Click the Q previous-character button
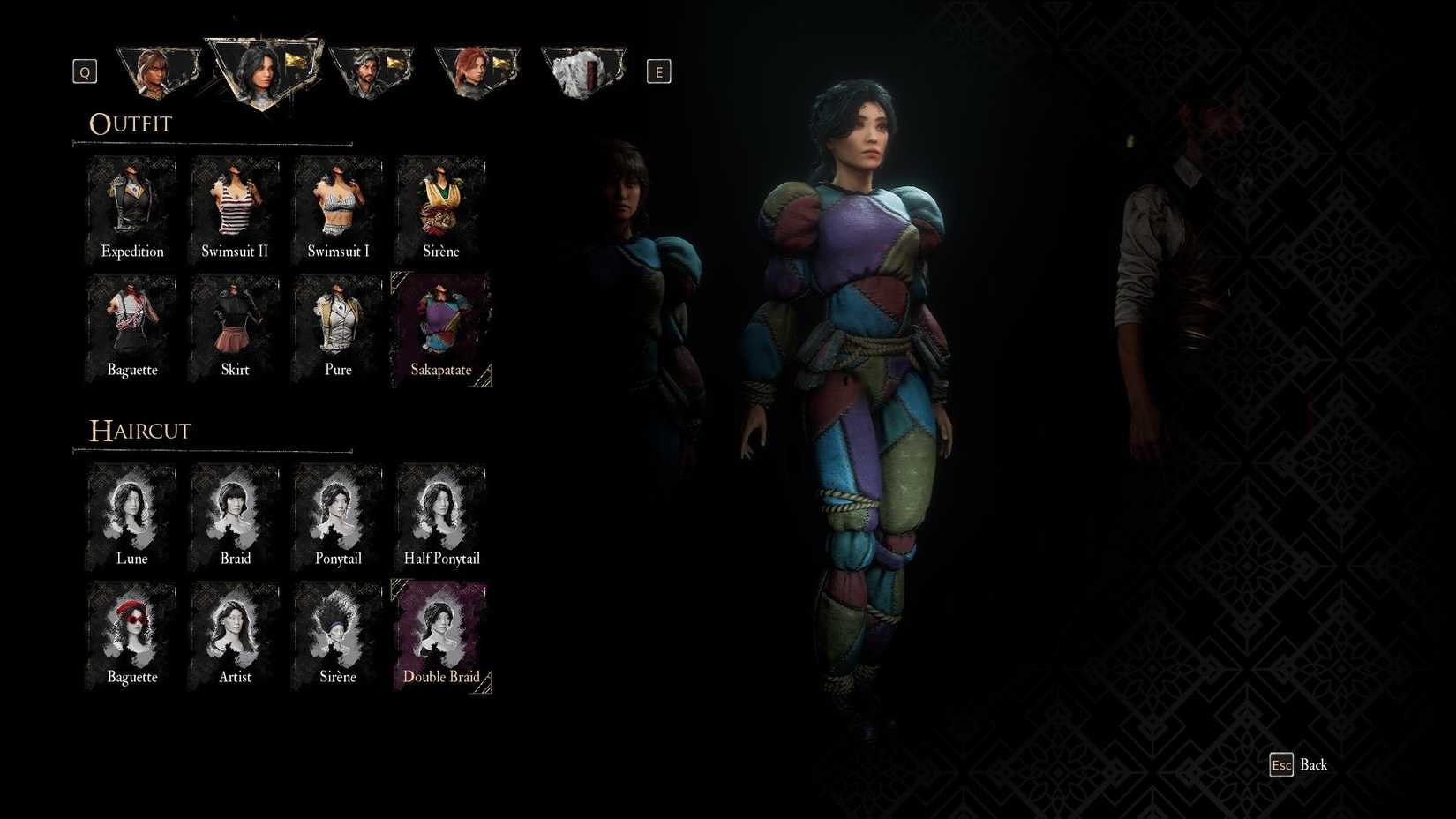Screen dimensions: 1456x819 coord(84,71)
